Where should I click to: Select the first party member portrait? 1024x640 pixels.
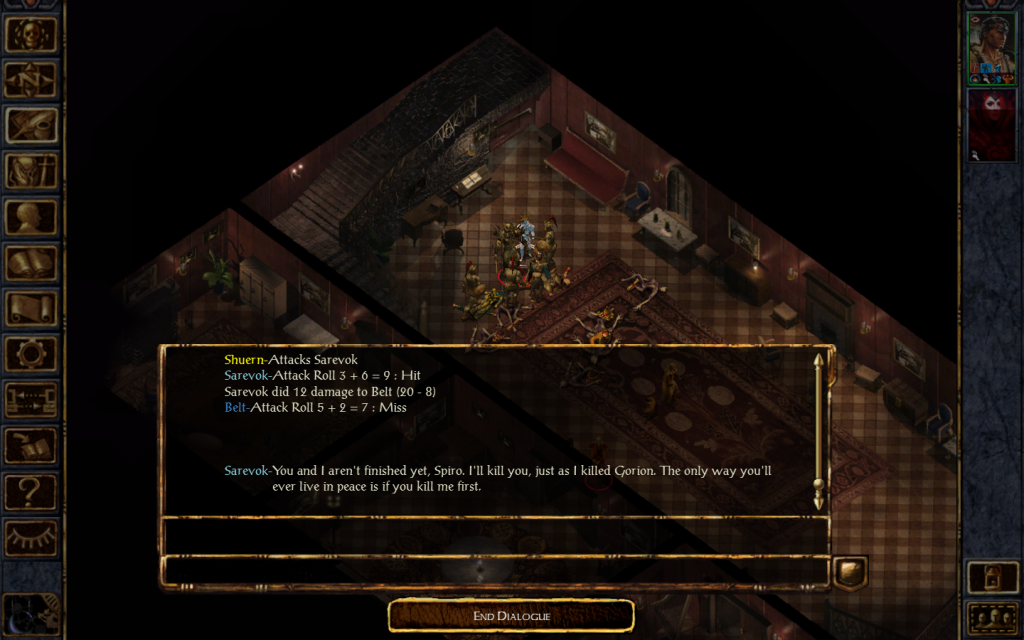pyautogui.click(x=991, y=48)
